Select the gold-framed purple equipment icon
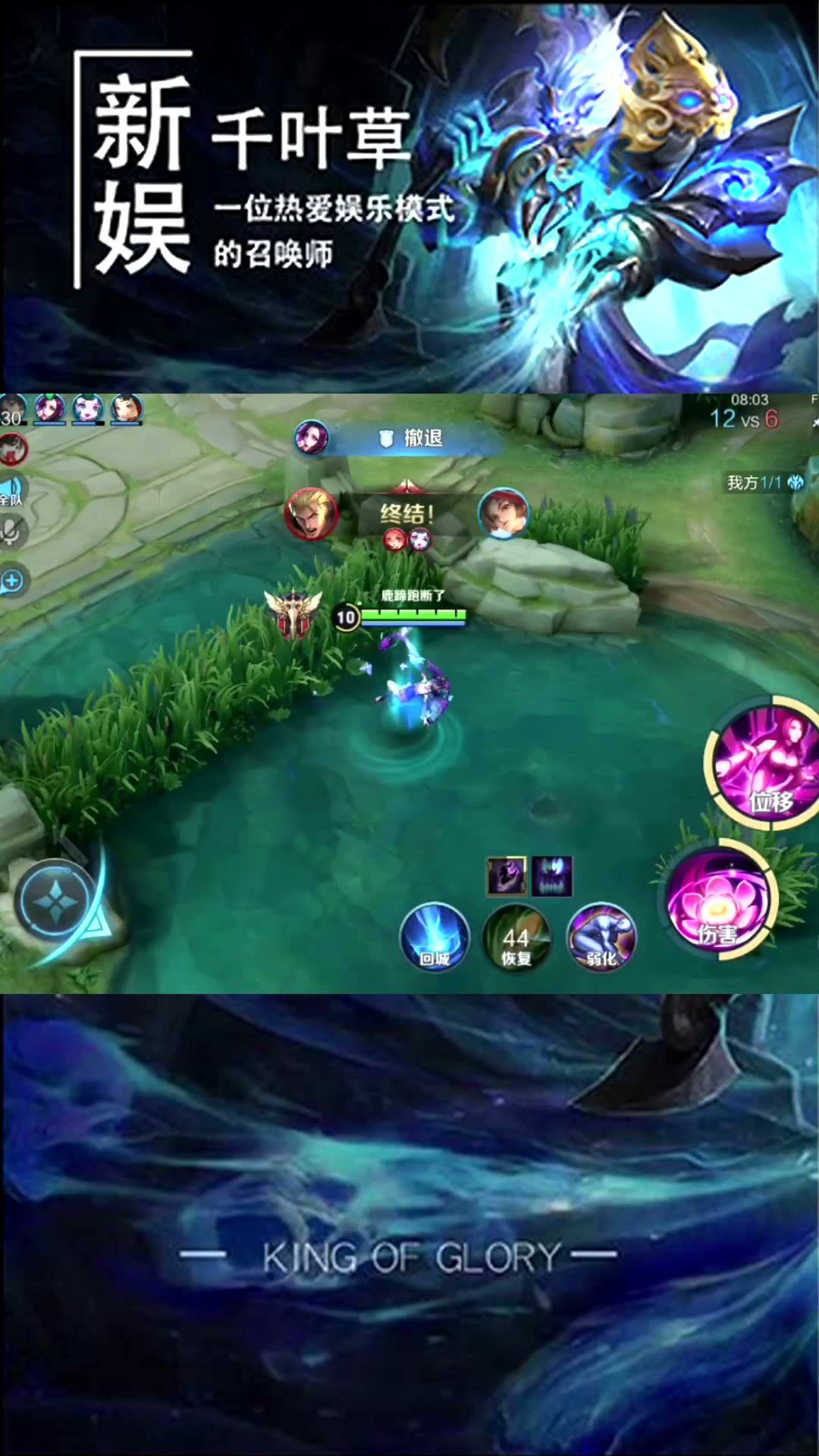The image size is (819, 1456). coord(507,877)
